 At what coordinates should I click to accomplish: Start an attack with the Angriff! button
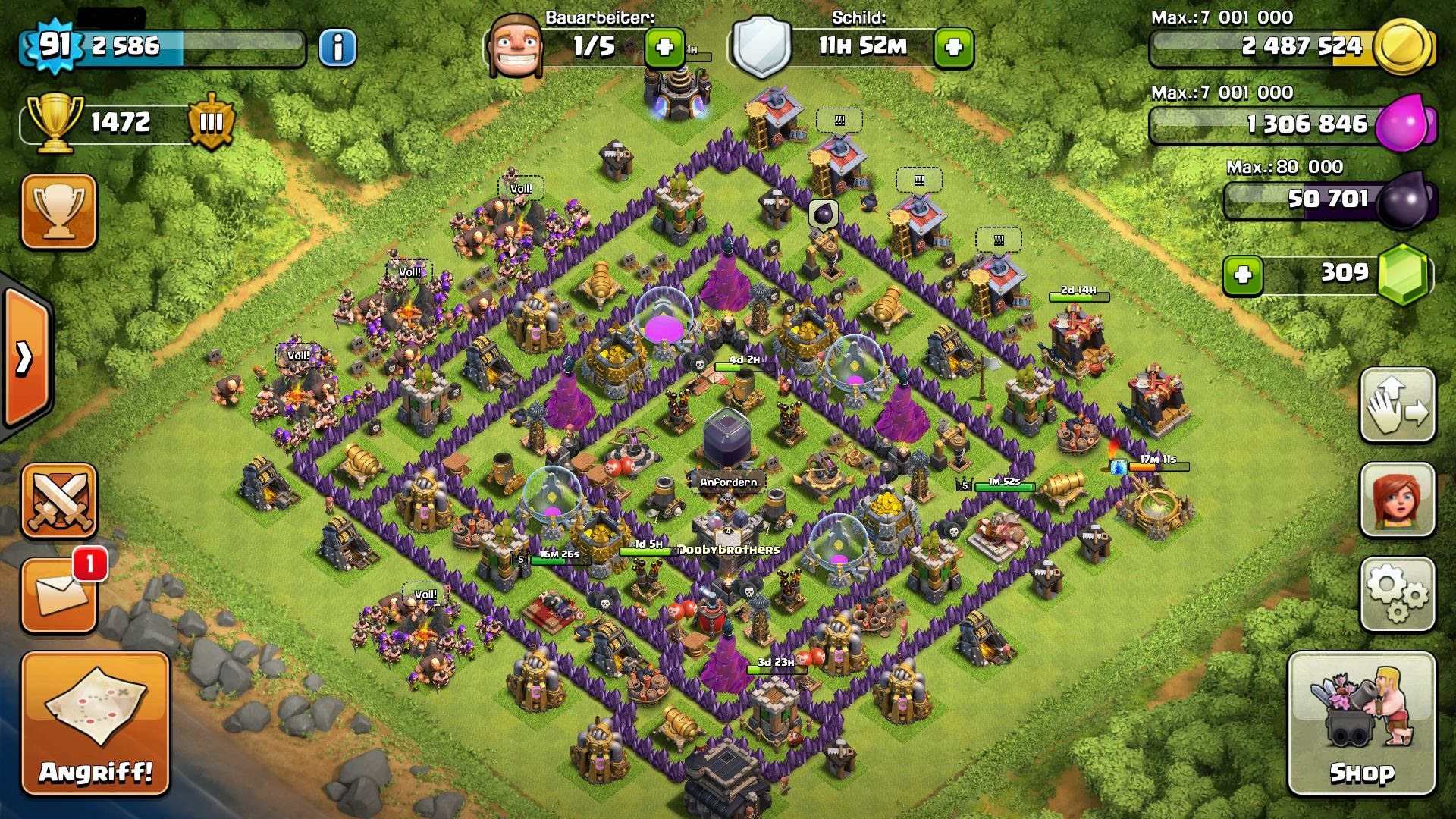click(95, 724)
